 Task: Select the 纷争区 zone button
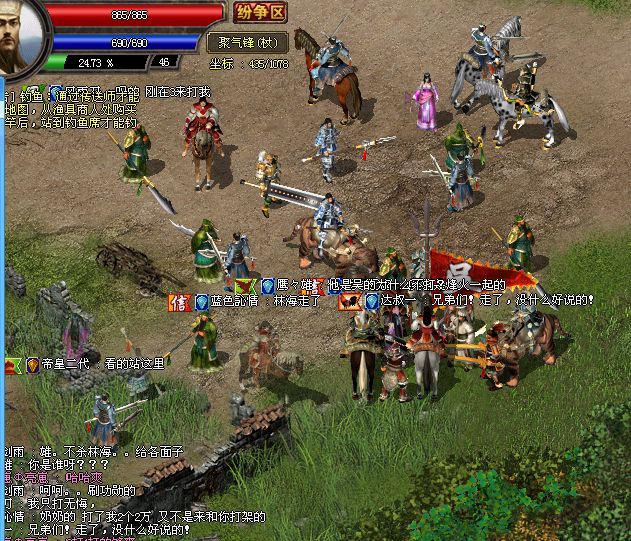(259, 13)
